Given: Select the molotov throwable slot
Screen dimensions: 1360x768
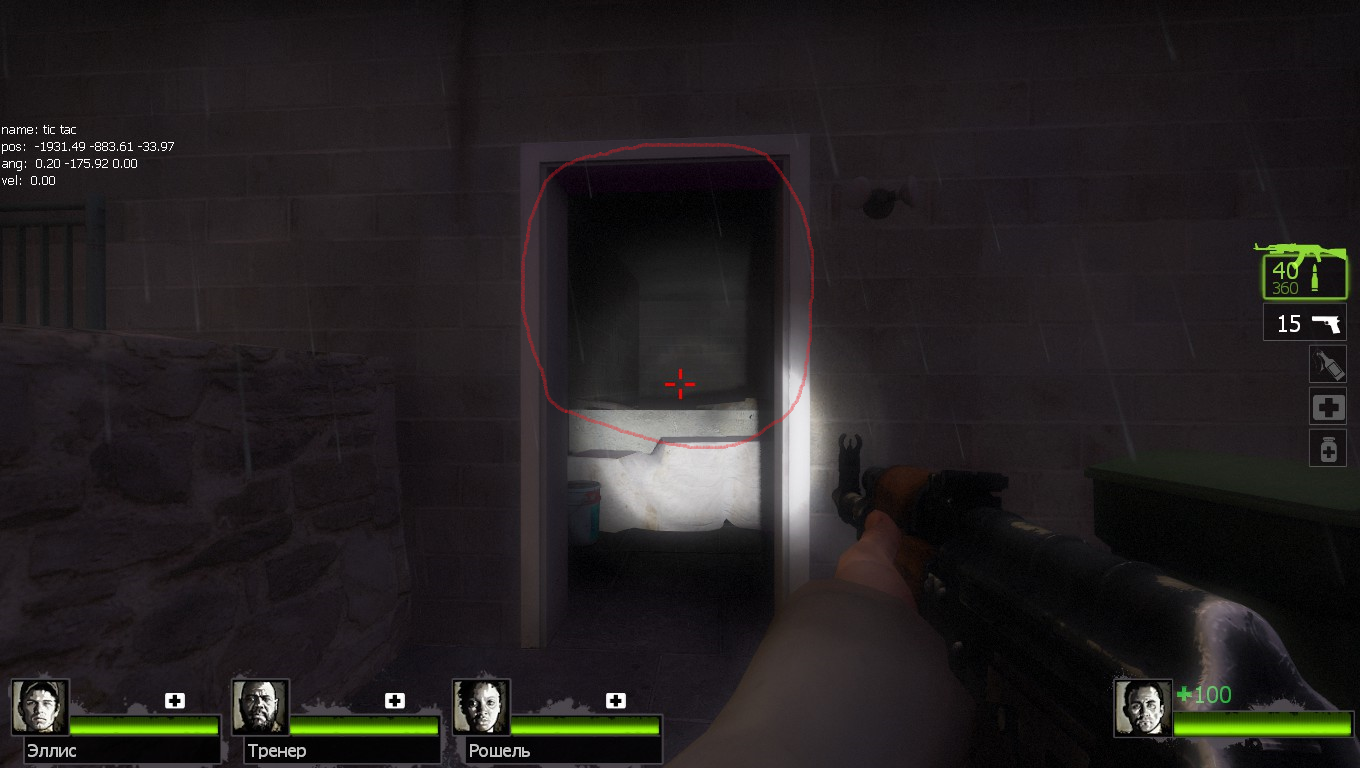Looking at the screenshot, I should [1328, 364].
